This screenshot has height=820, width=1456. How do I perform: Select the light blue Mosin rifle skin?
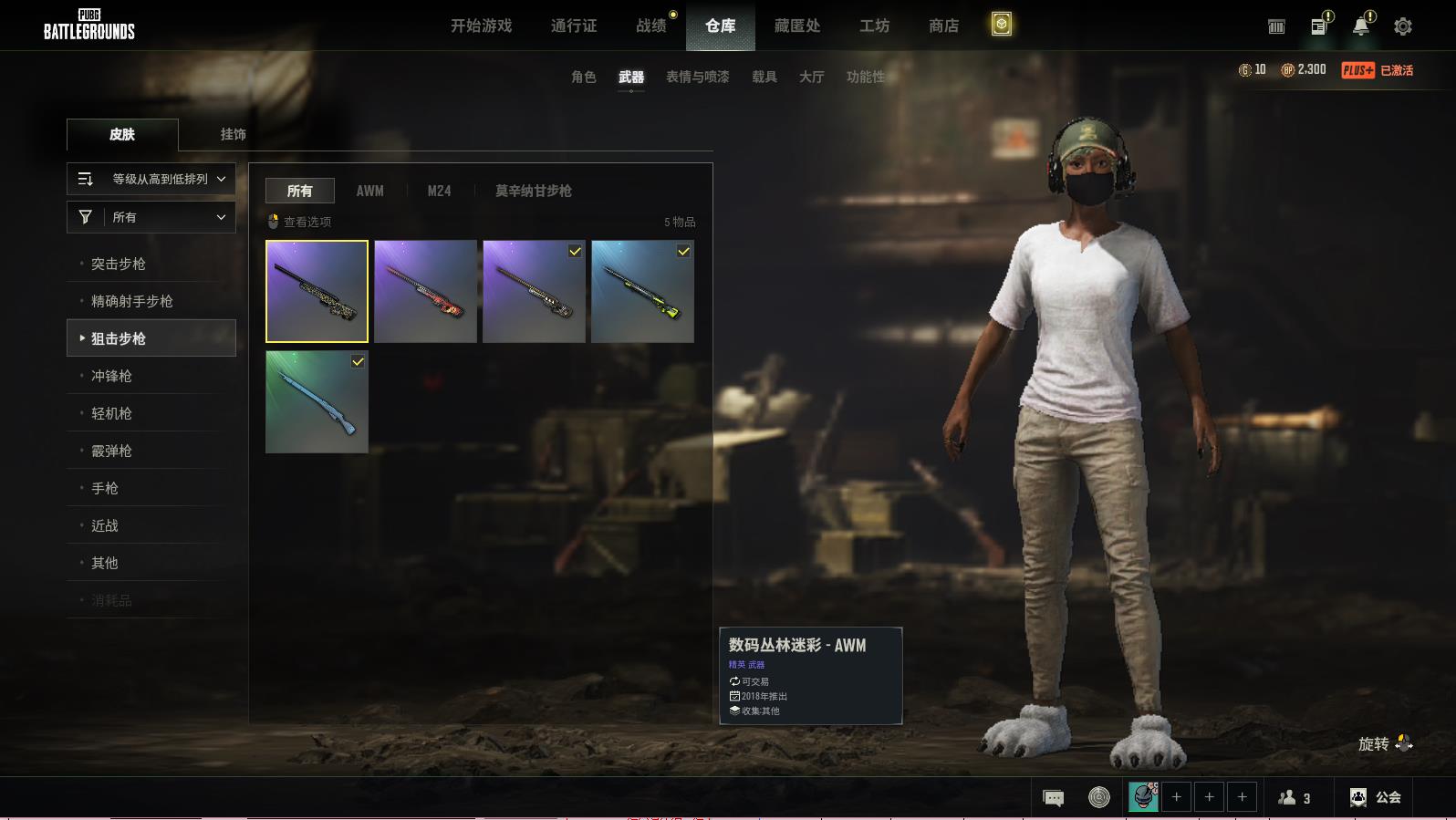317,402
